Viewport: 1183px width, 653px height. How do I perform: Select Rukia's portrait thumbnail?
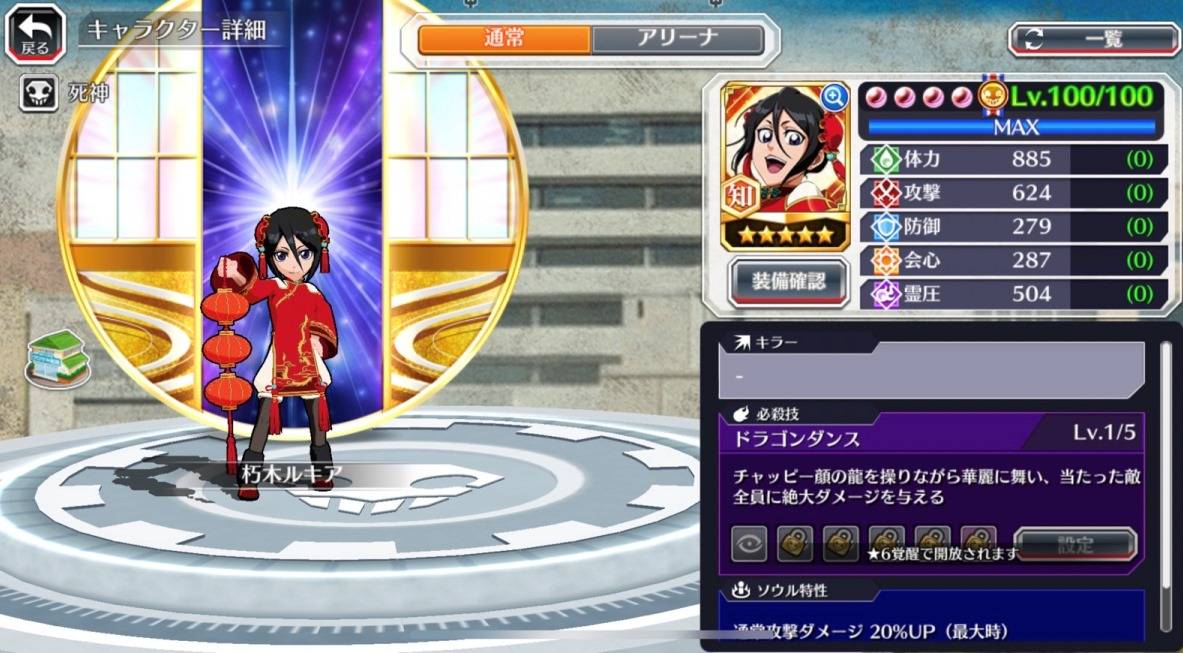click(x=784, y=150)
